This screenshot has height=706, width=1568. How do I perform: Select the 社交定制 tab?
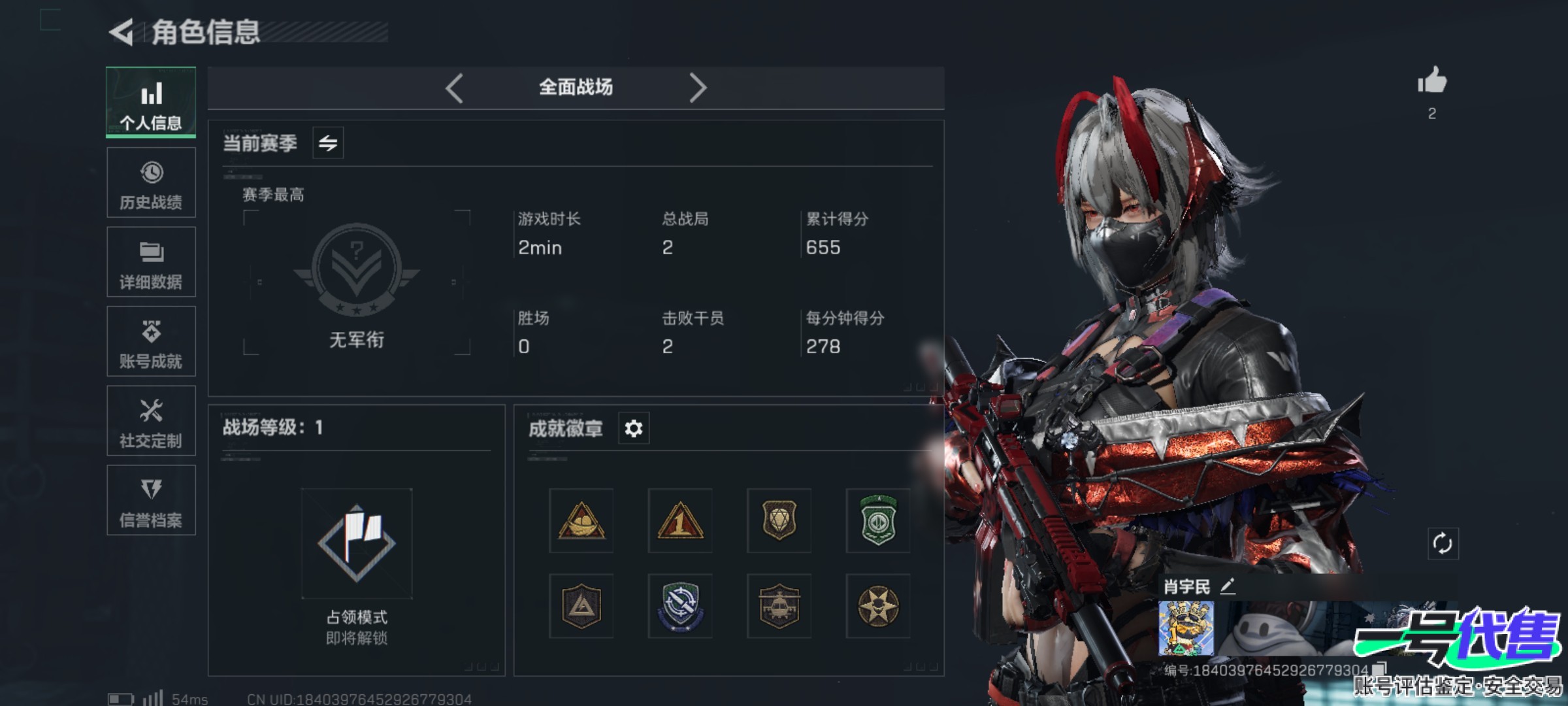click(151, 421)
